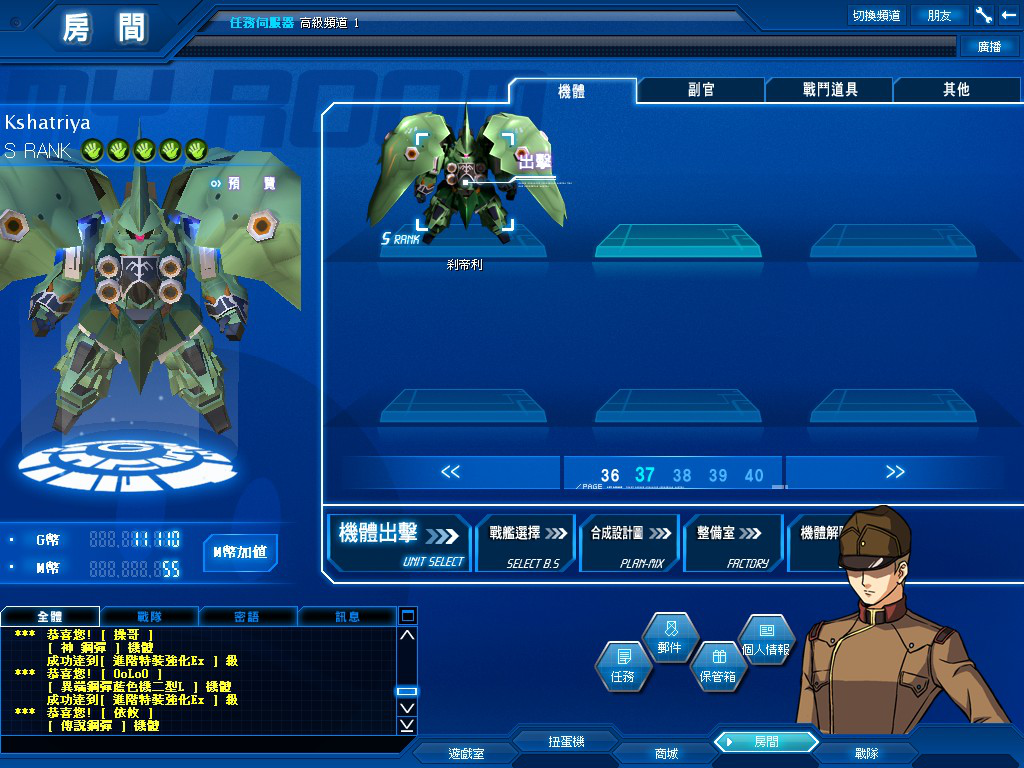The image size is (1024, 768).
Task: Click the M幣加值 top-up button
Action: point(240,552)
